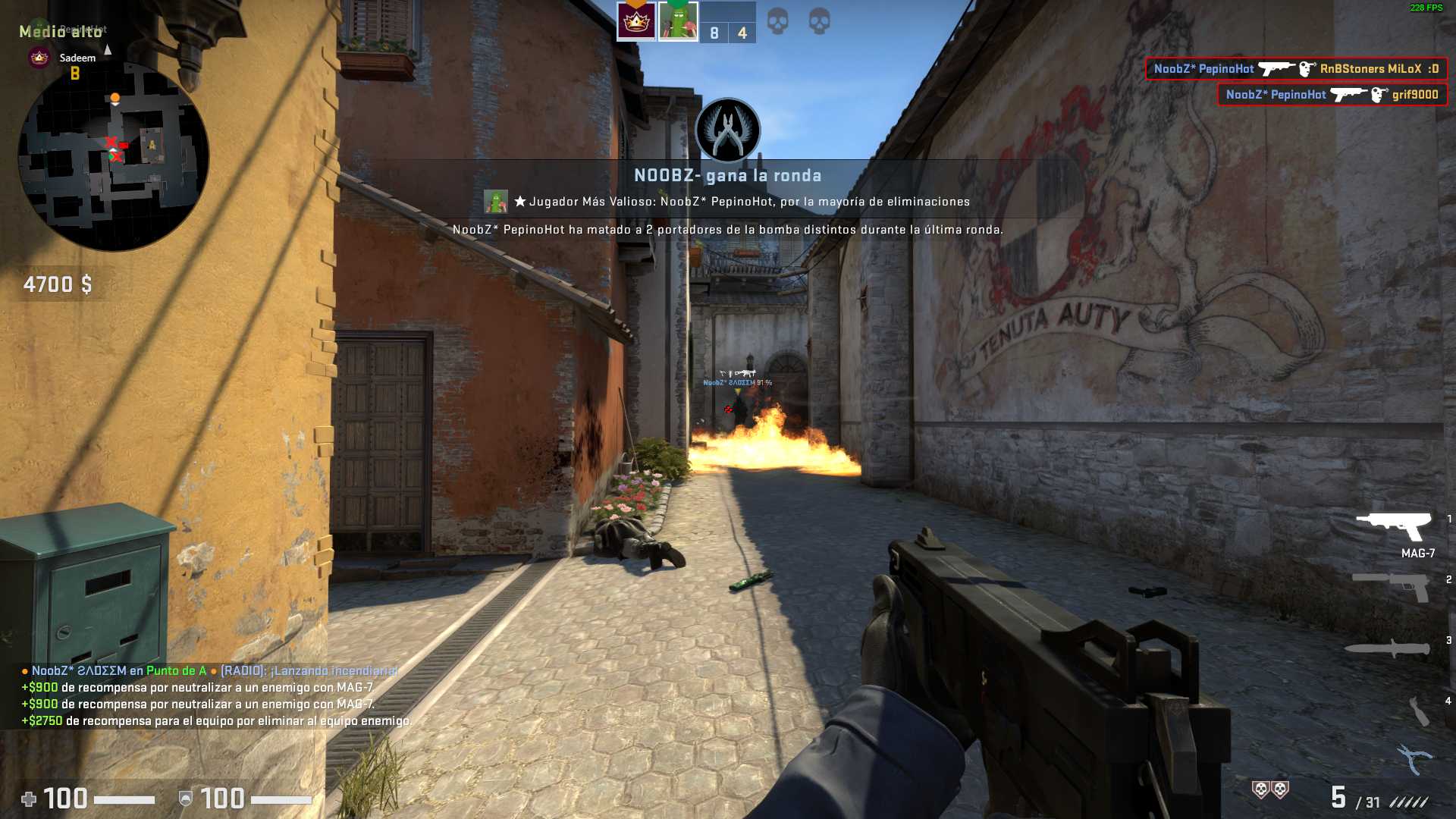Click the defuse kit pliers icon
The image size is (1456, 819).
[1414, 758]
